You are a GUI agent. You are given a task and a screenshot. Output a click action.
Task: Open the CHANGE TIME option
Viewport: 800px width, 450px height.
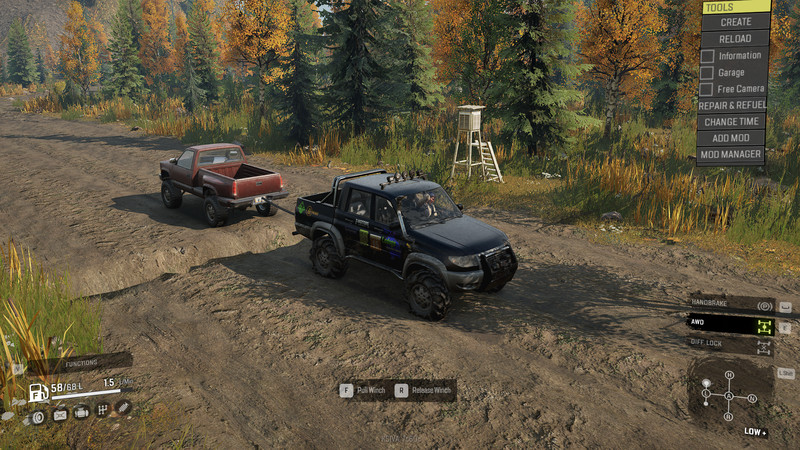click(x=733, y=122)
